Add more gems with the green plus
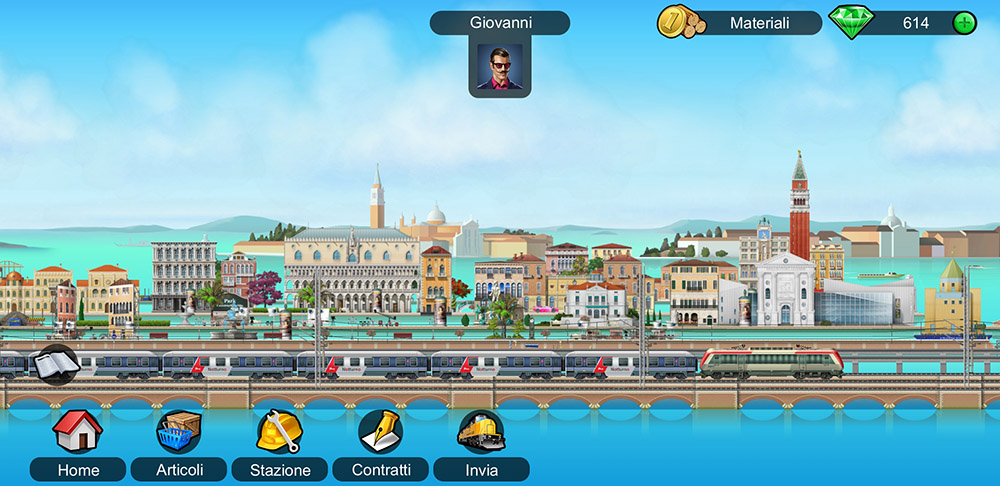1000x486 pixels. (x=964, y=23)
